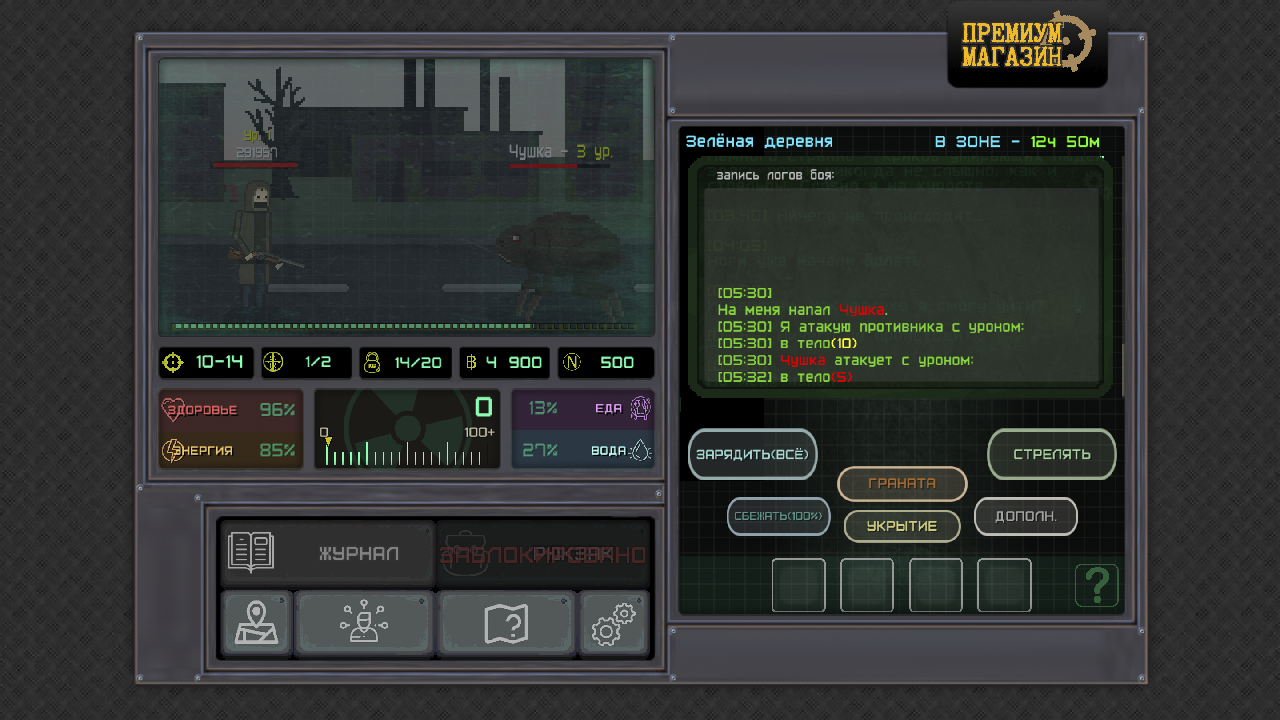Click the heart icon next to ЗДОРОВЬЕ

click(172, 408)
